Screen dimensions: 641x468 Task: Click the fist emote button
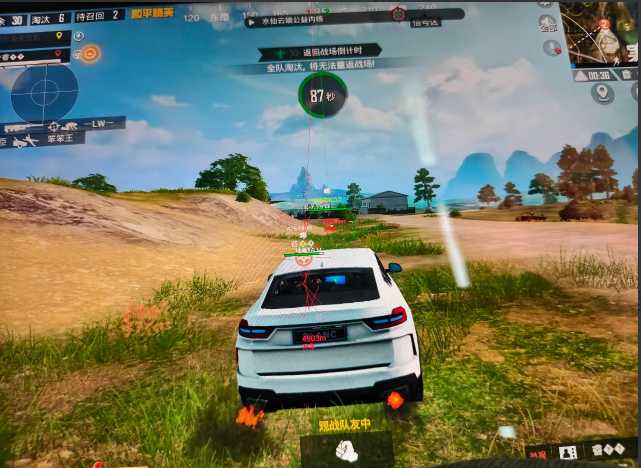[x=346, y=451]
